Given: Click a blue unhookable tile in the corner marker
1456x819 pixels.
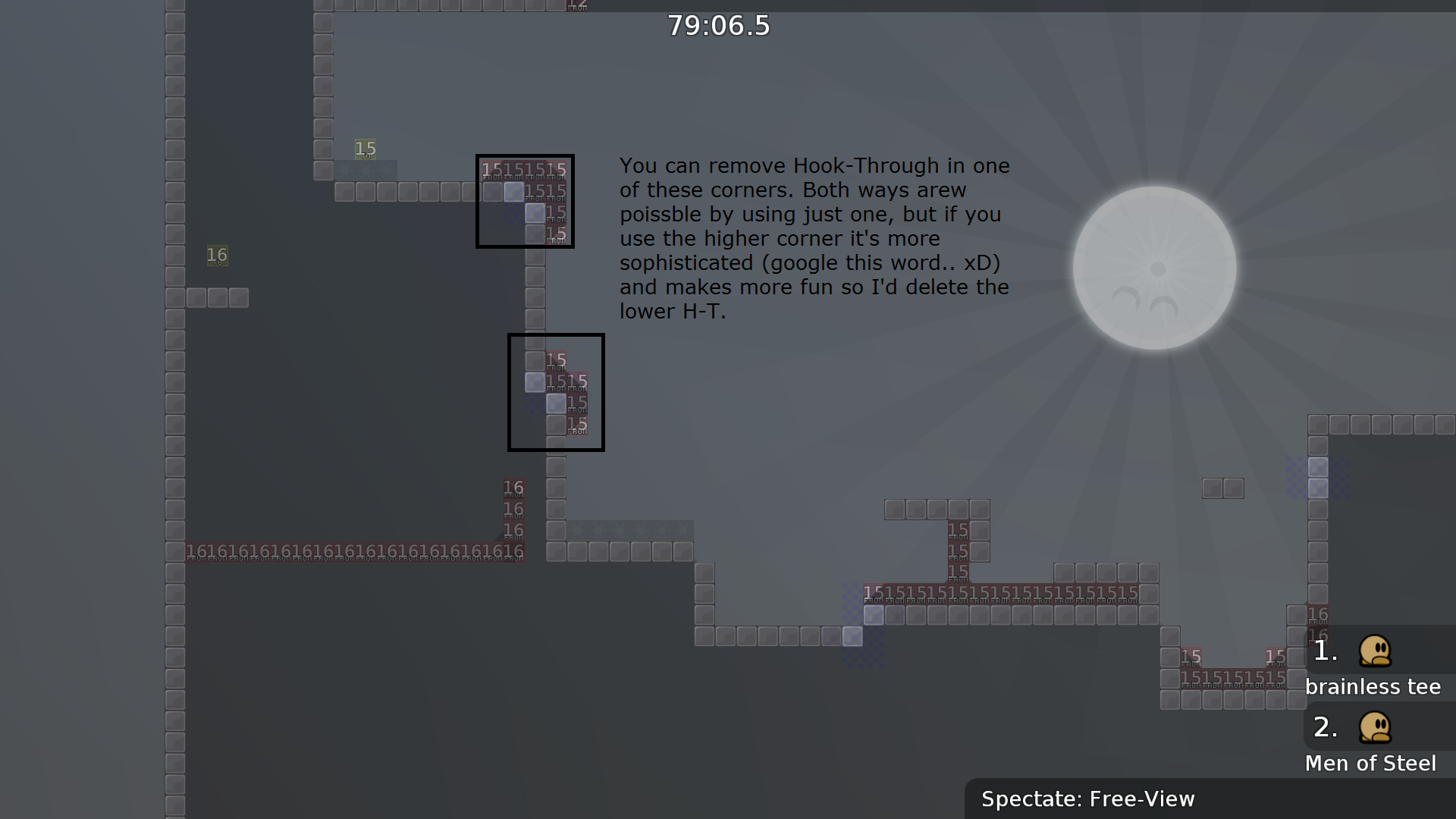Looking at the screenshot, I should (x=515, y=193).
